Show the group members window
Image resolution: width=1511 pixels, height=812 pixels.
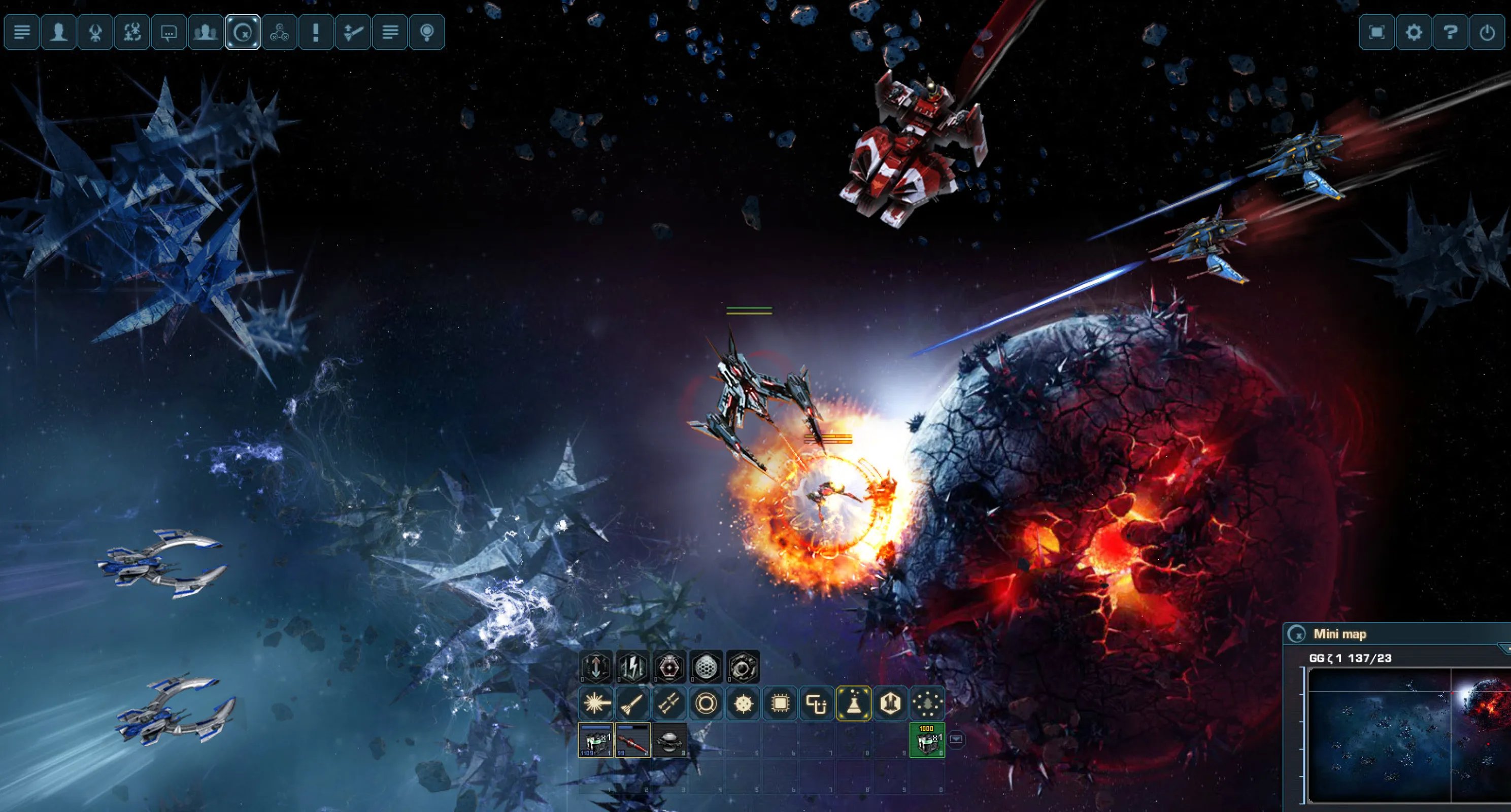click(x=205, y=31)
